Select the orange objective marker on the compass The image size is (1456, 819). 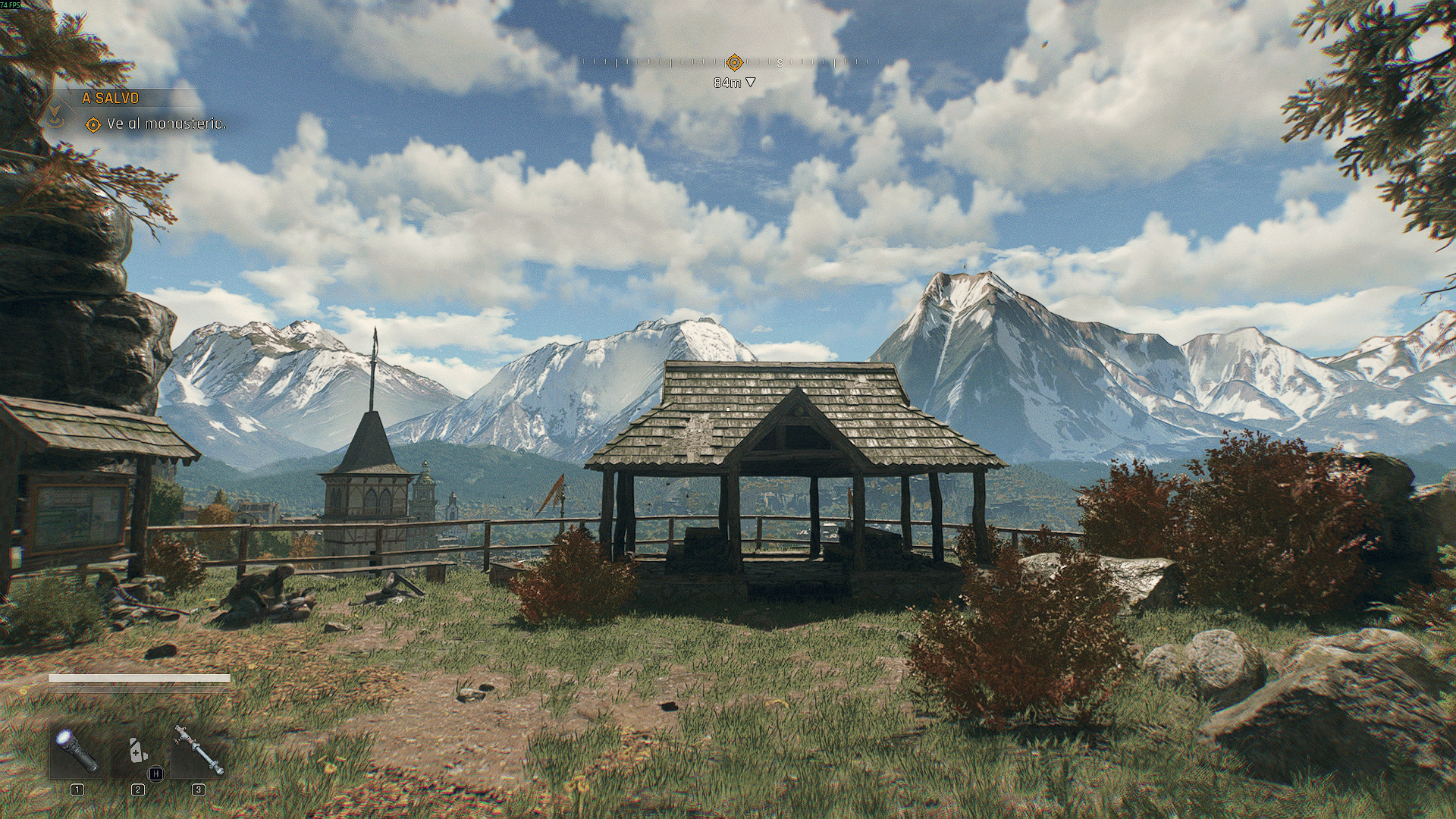tap(734, 62)
